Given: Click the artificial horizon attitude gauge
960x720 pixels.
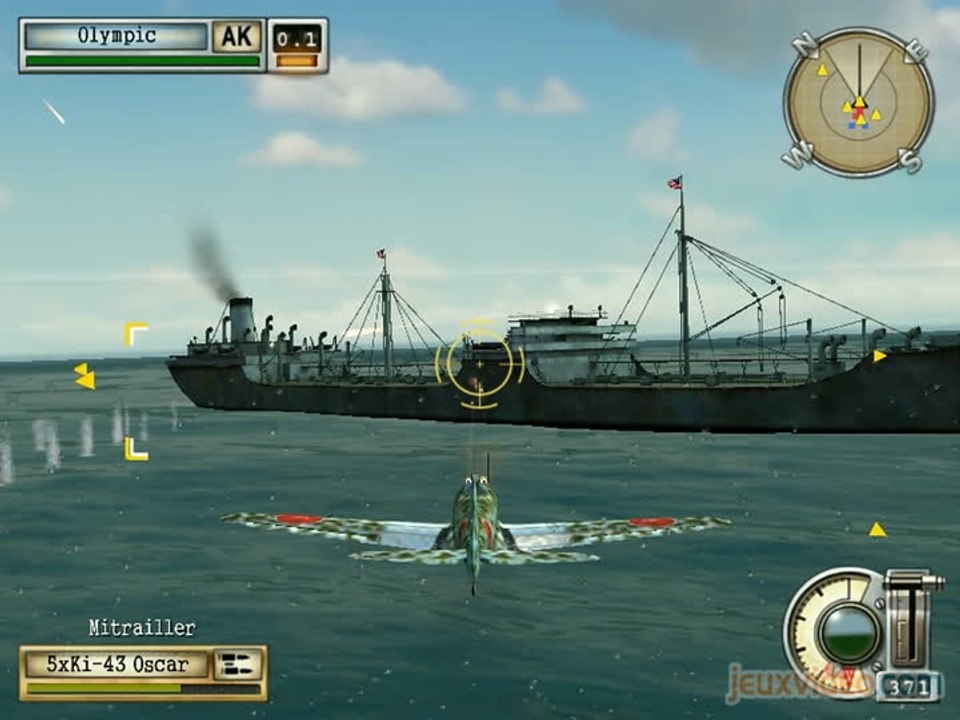Looking at the screenshot, I should pos(848,631).
